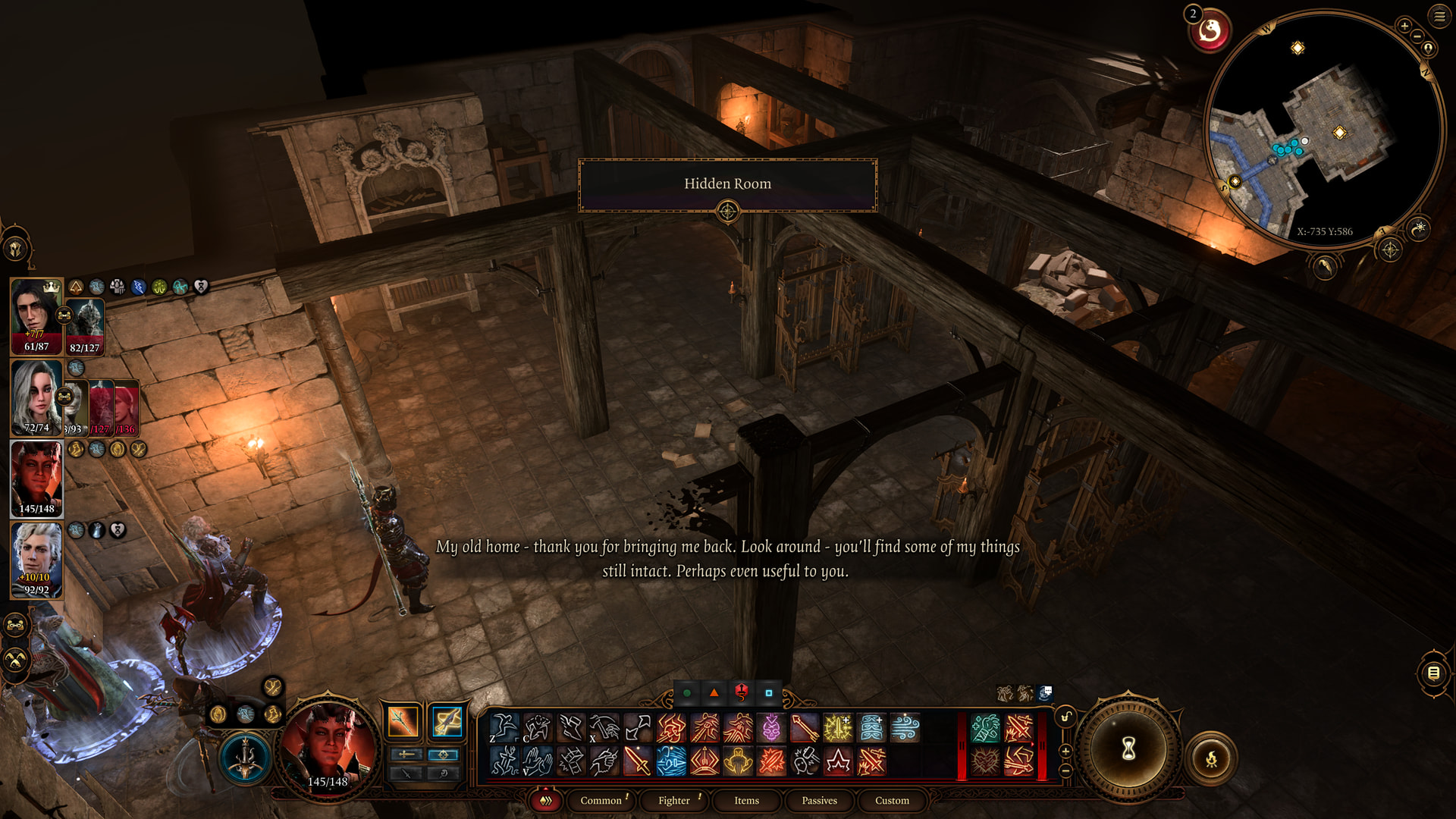Toggle the party group chain button

(x=16, y=626)
